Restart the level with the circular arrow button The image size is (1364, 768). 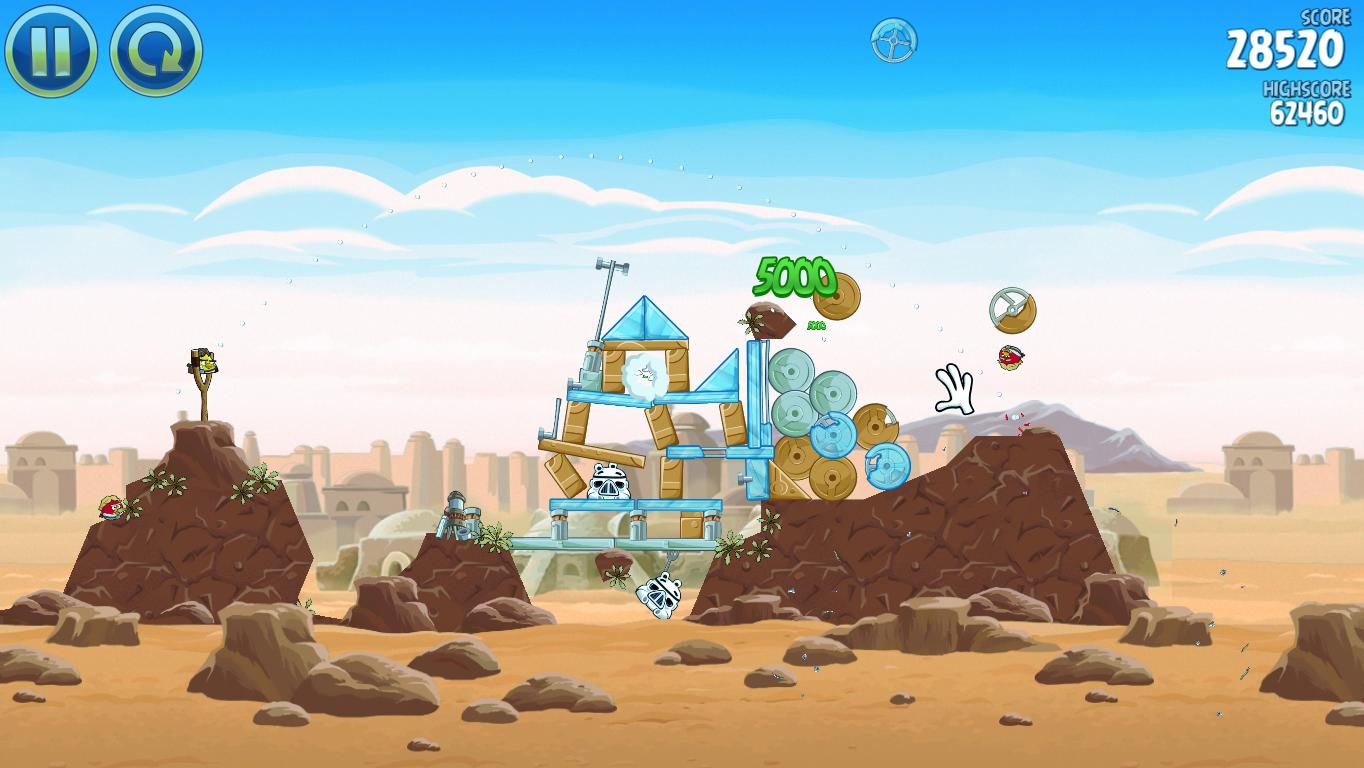pyautogui.click(x=156, y=50)
